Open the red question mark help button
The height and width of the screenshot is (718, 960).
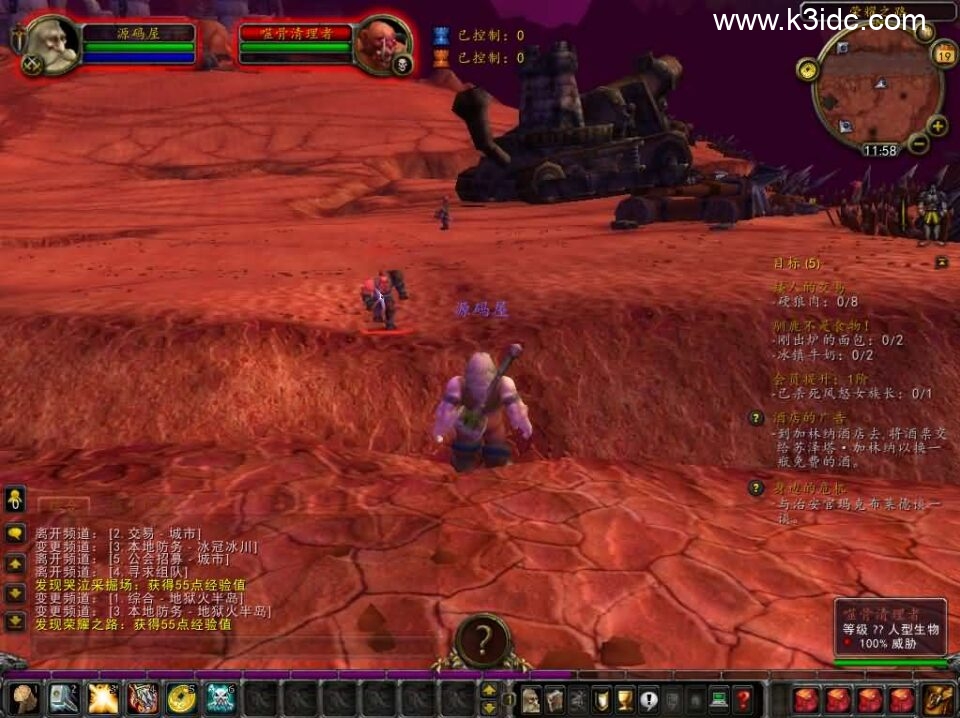[742, 699]
